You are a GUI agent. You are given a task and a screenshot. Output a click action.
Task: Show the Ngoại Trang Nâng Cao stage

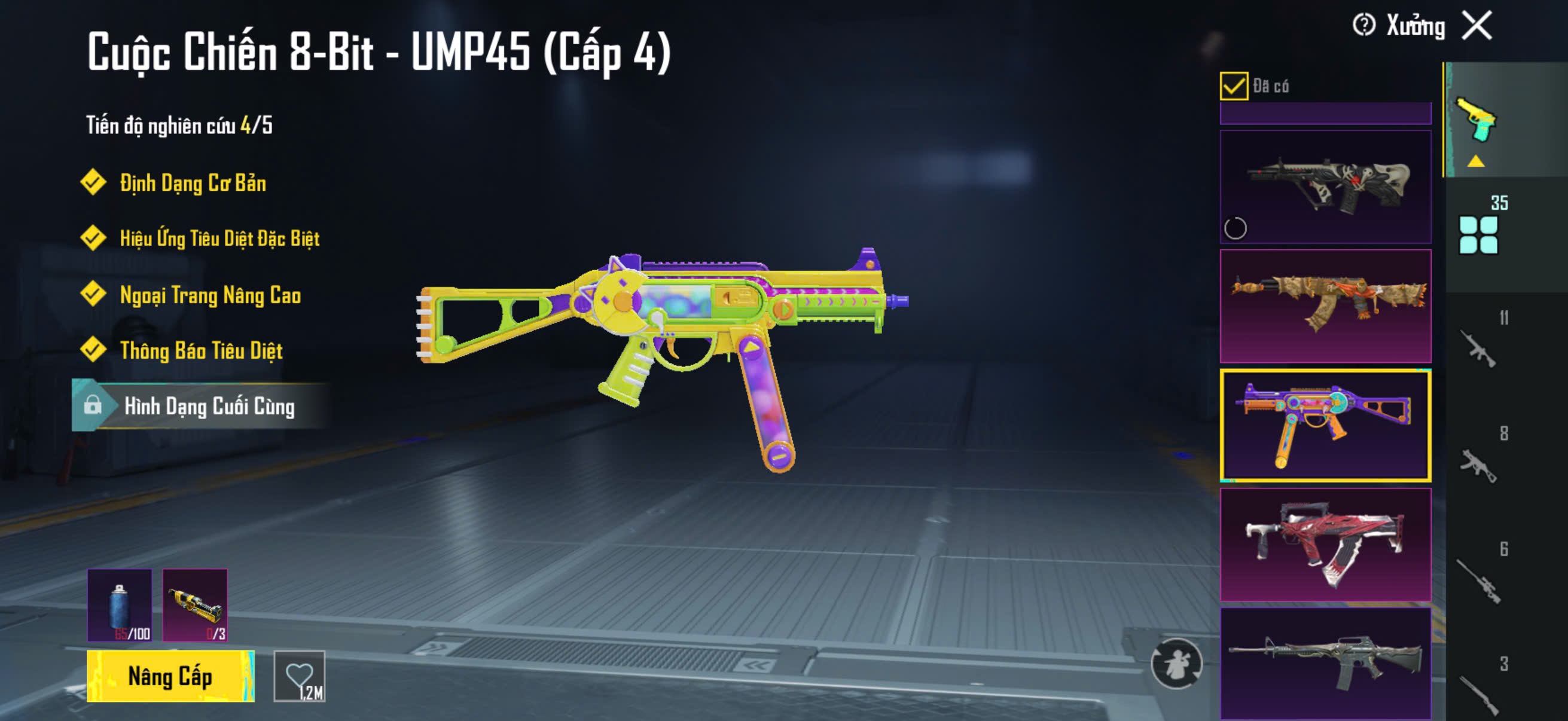point(210,295)
